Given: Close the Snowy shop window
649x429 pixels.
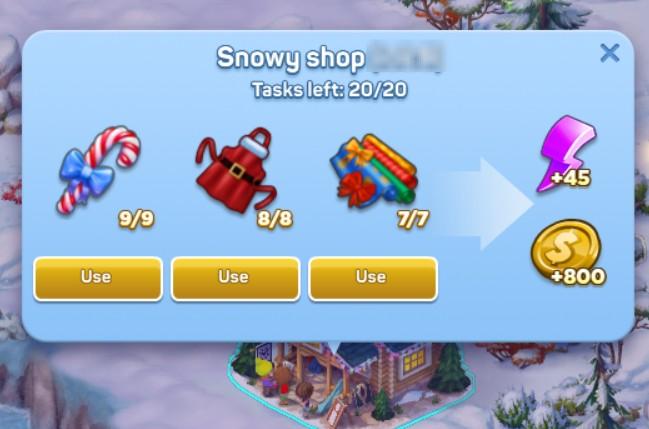Looking at the screenshot, I should [609, 53].
